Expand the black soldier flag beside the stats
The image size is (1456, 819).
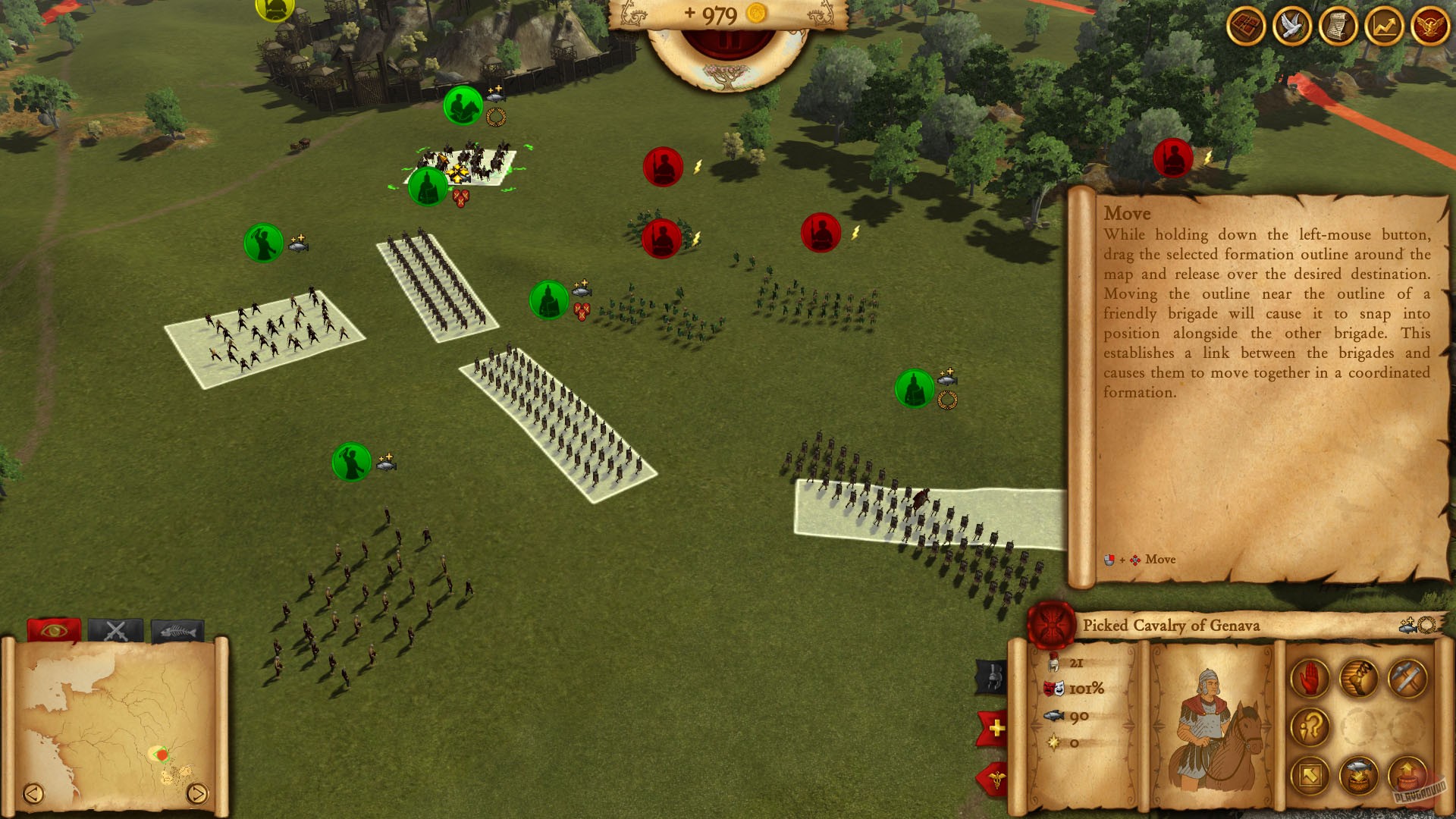(990, 675)
